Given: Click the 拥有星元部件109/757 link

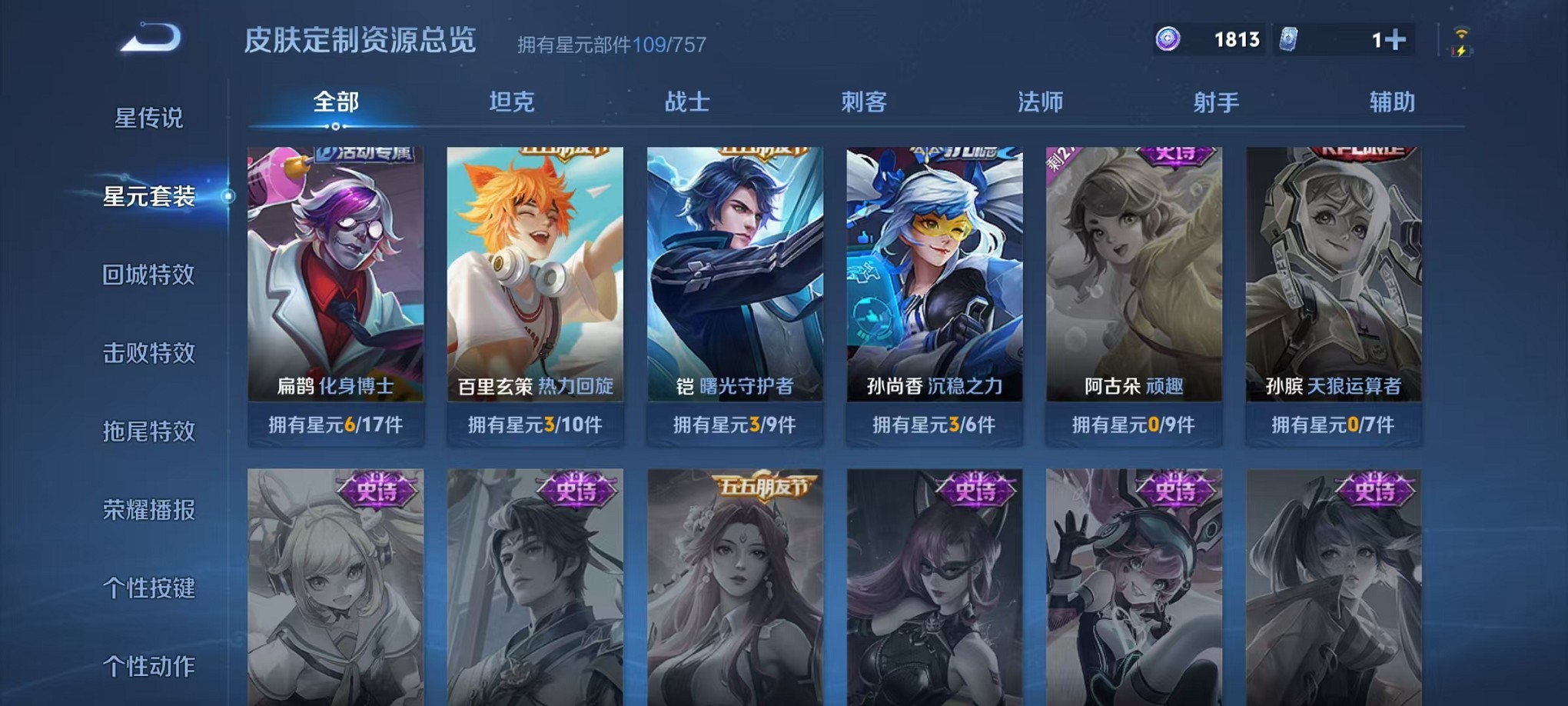Looking at the screenshot, I should (x=613, y=46).
